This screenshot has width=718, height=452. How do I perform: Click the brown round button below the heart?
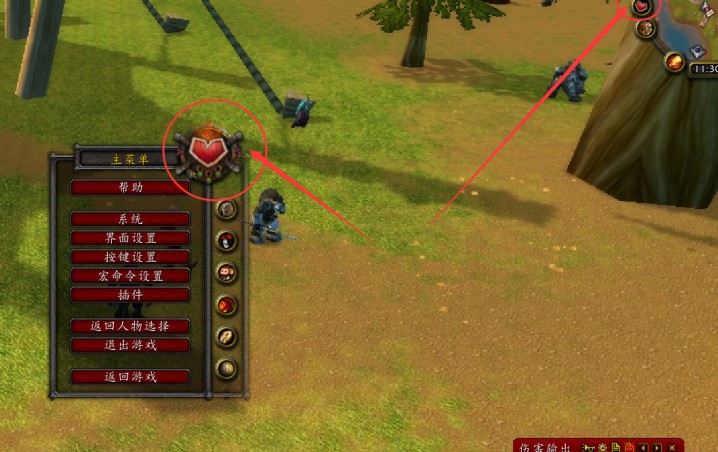pyautogui.click(x=645, y=29)
